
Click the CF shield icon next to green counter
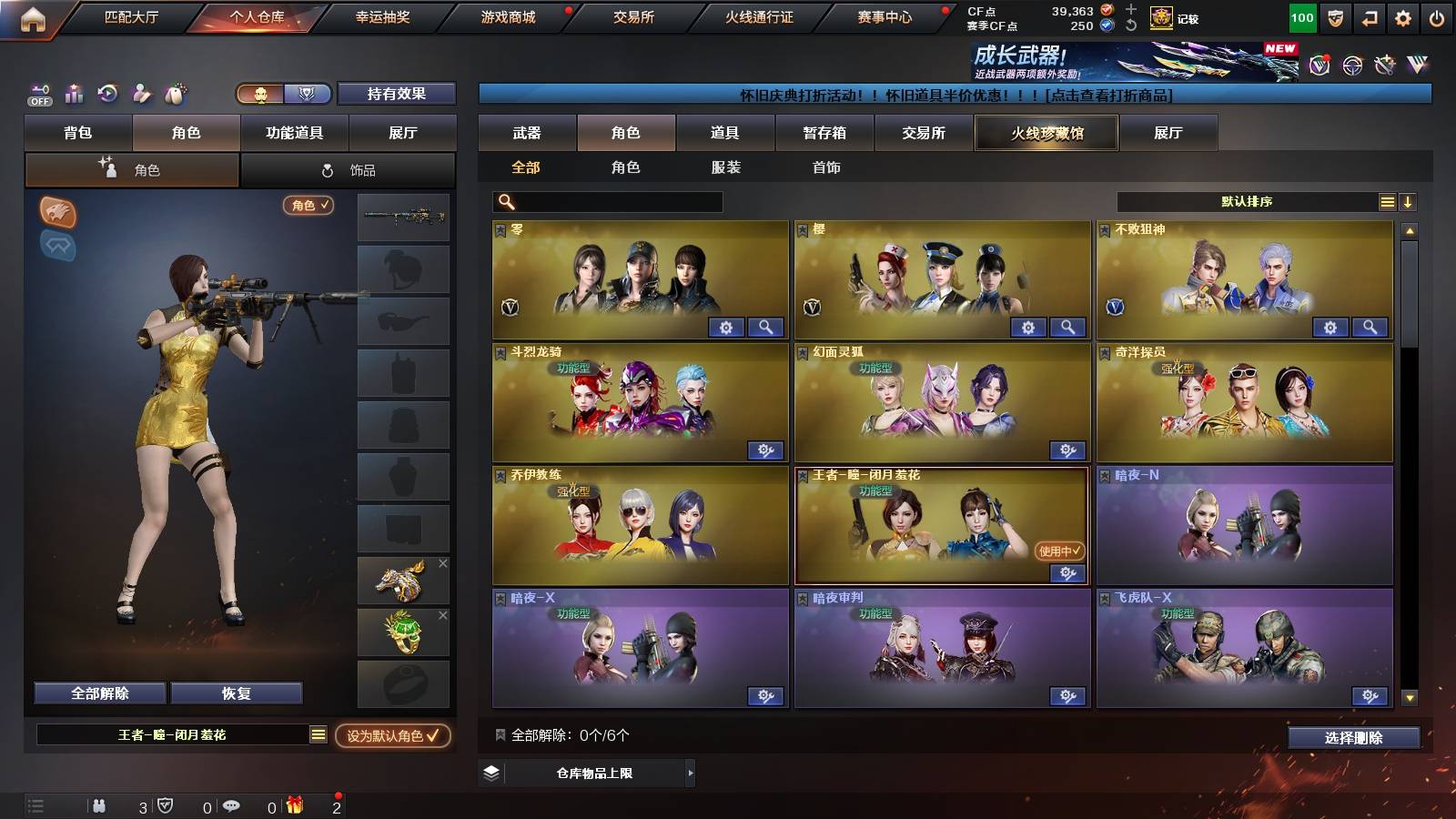pos(1334,16)
